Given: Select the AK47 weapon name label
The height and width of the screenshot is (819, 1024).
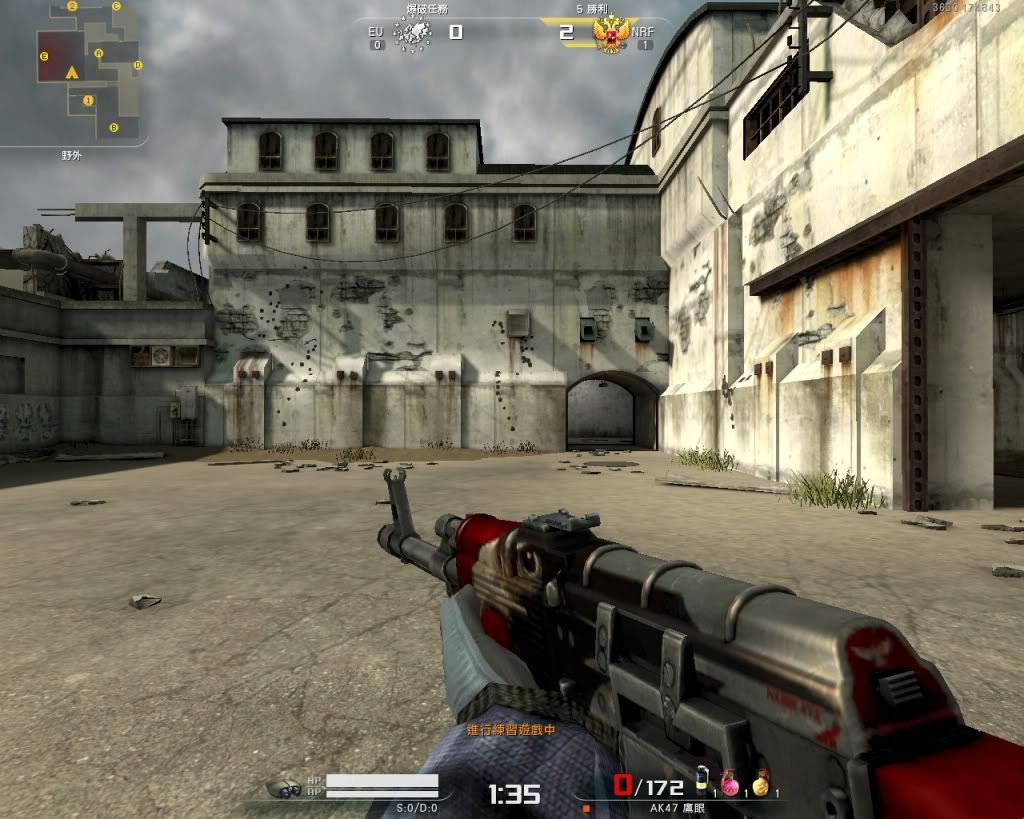Looking at the screenshot, I should tap(677, 807).
